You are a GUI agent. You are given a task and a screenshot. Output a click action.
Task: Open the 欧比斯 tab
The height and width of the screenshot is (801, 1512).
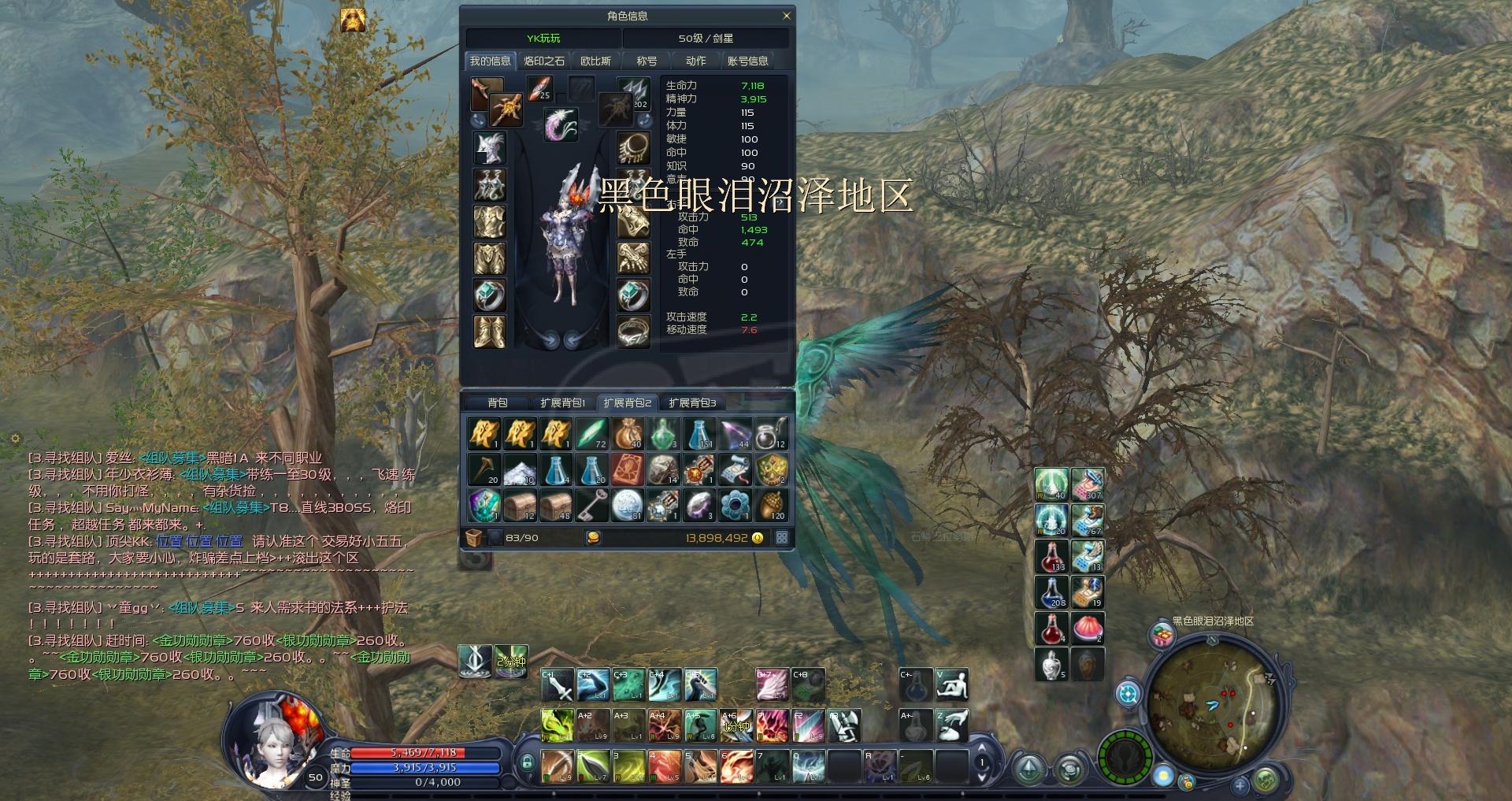pyautogui.click(x=595, y=61)
